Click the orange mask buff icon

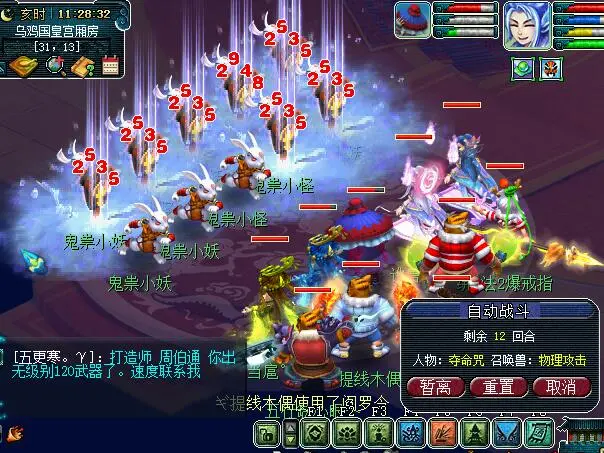tap(551, 68)
